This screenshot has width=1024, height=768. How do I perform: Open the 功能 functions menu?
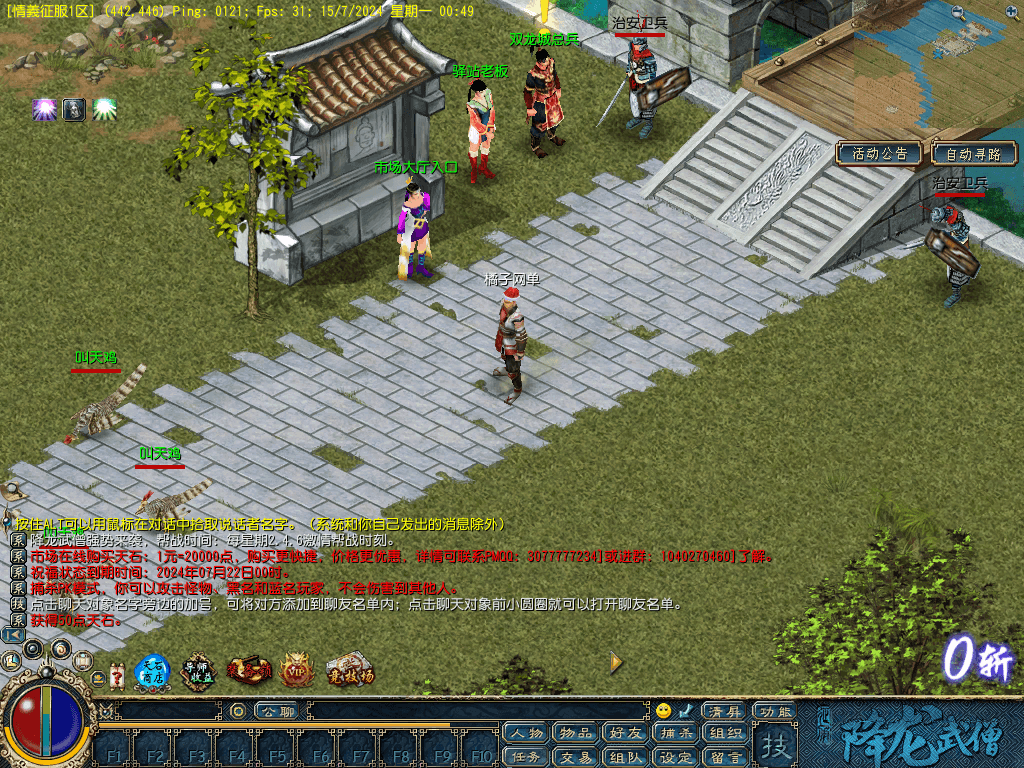775,711
